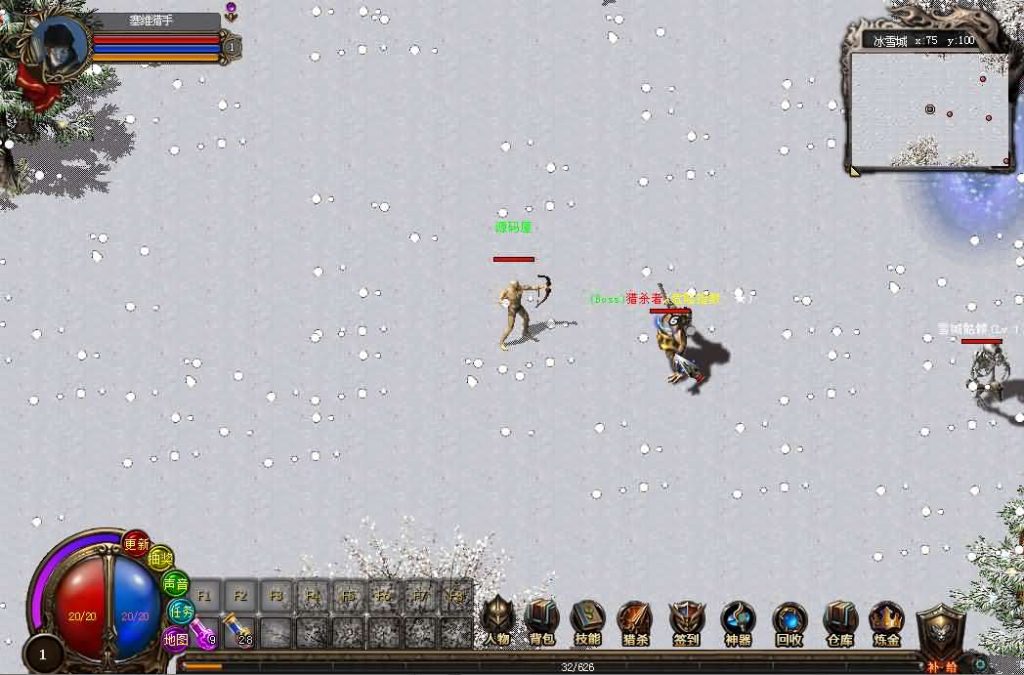This screenshot has width=1024, height=675.
Task: Open the 神器 artifact panel
Action: click(x=738, y=621)
